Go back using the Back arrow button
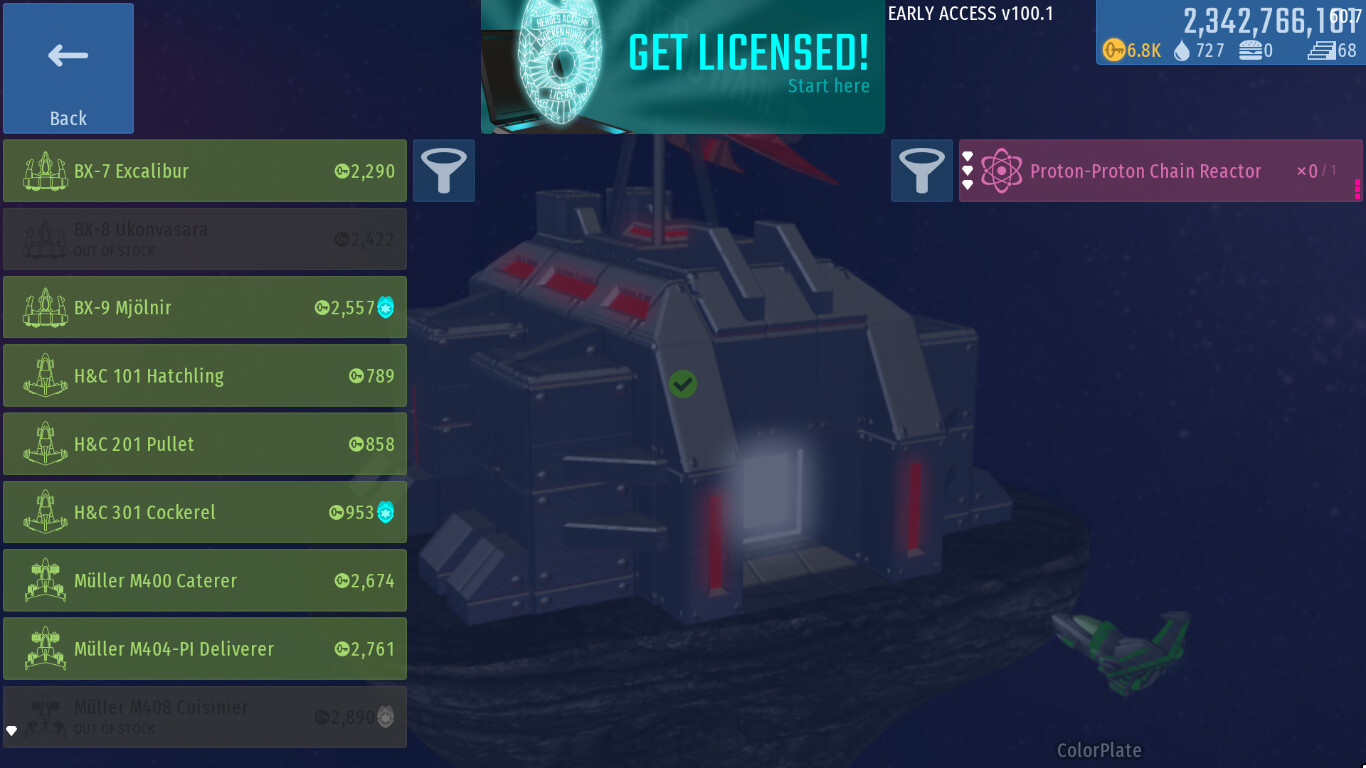This screenshot has height=768, width=1366. pos(68,68)
